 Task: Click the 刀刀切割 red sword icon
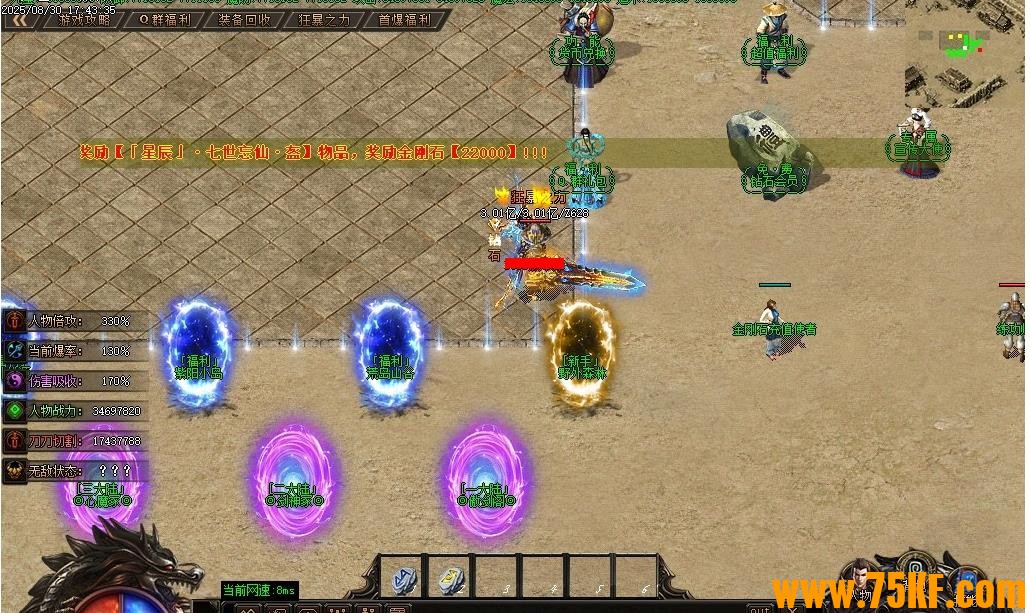[14, 441]
